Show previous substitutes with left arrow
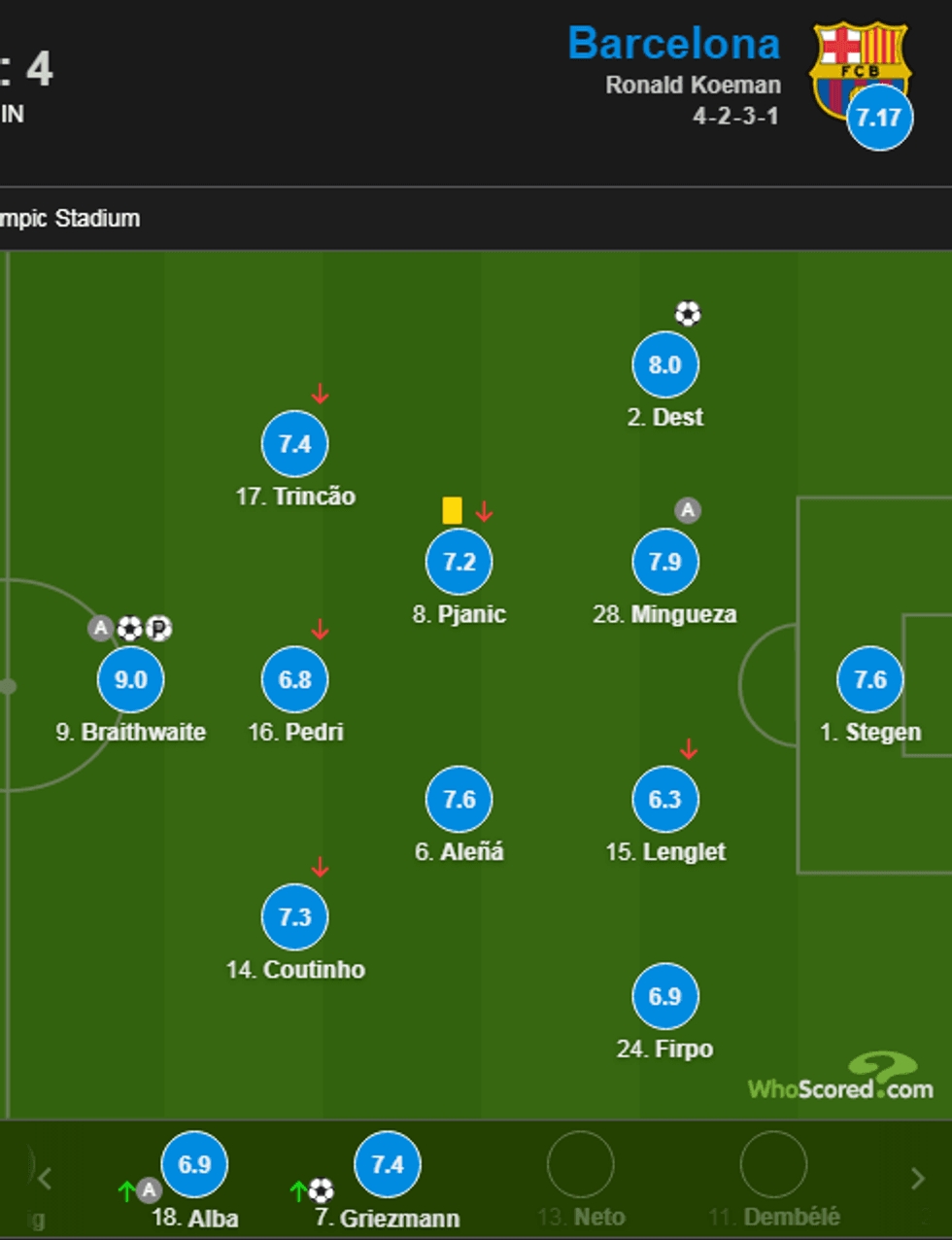The width and height of the screenshot is (952, 1240). pyautogui.click(x=45, y=1179)
